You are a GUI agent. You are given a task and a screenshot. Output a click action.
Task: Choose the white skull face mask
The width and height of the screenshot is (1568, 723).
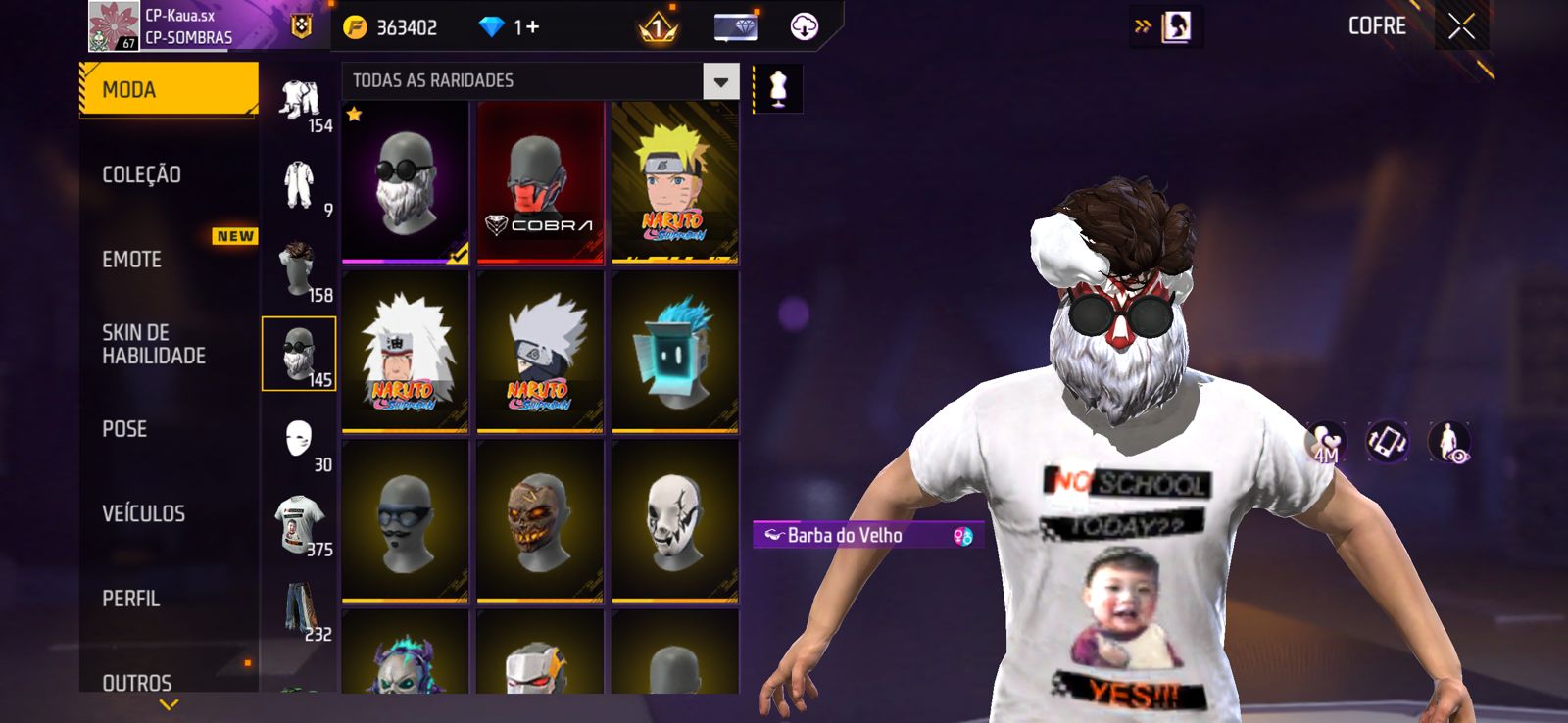pos(674,520)
